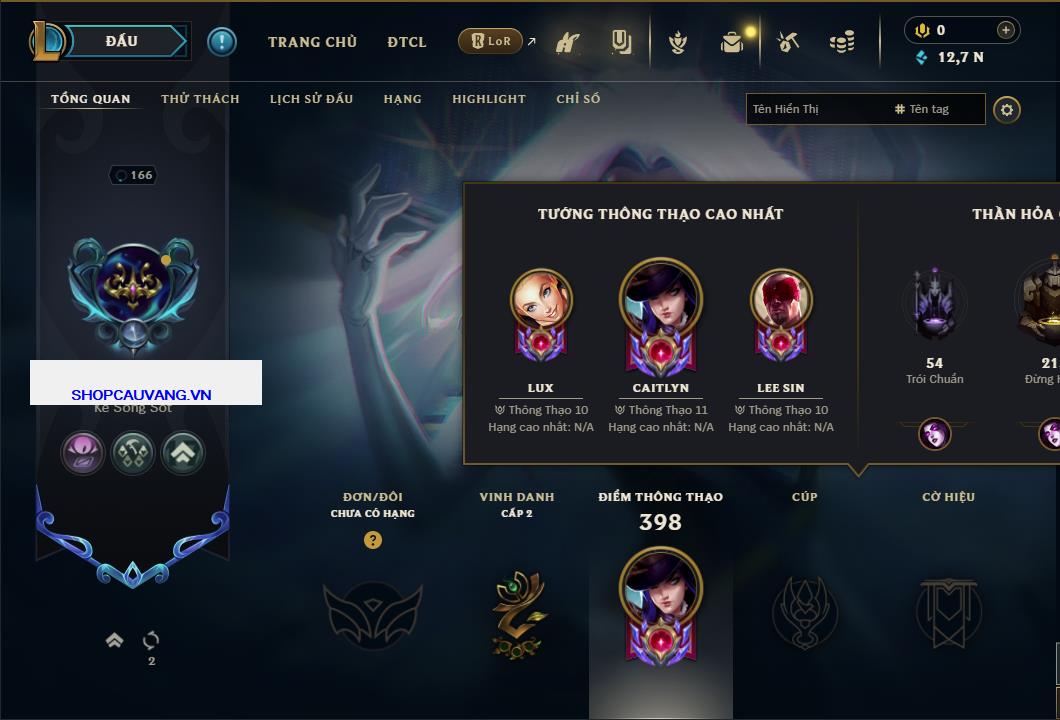Viewport: 1060px width, 720px height.
Task: Open the store coin stack icon
Action: 842,42
